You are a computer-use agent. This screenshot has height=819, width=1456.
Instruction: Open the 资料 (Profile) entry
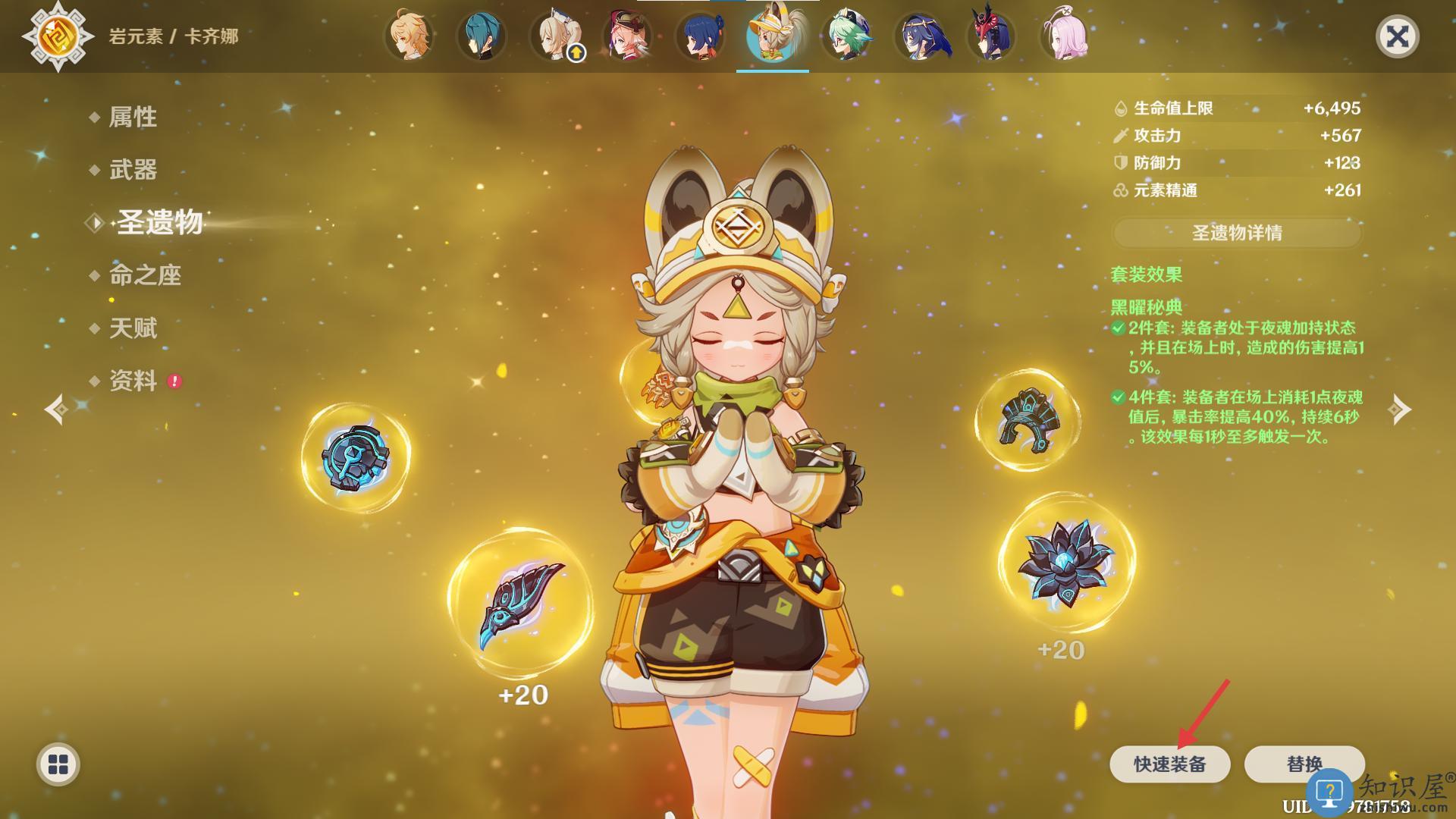tap(133, 381)
